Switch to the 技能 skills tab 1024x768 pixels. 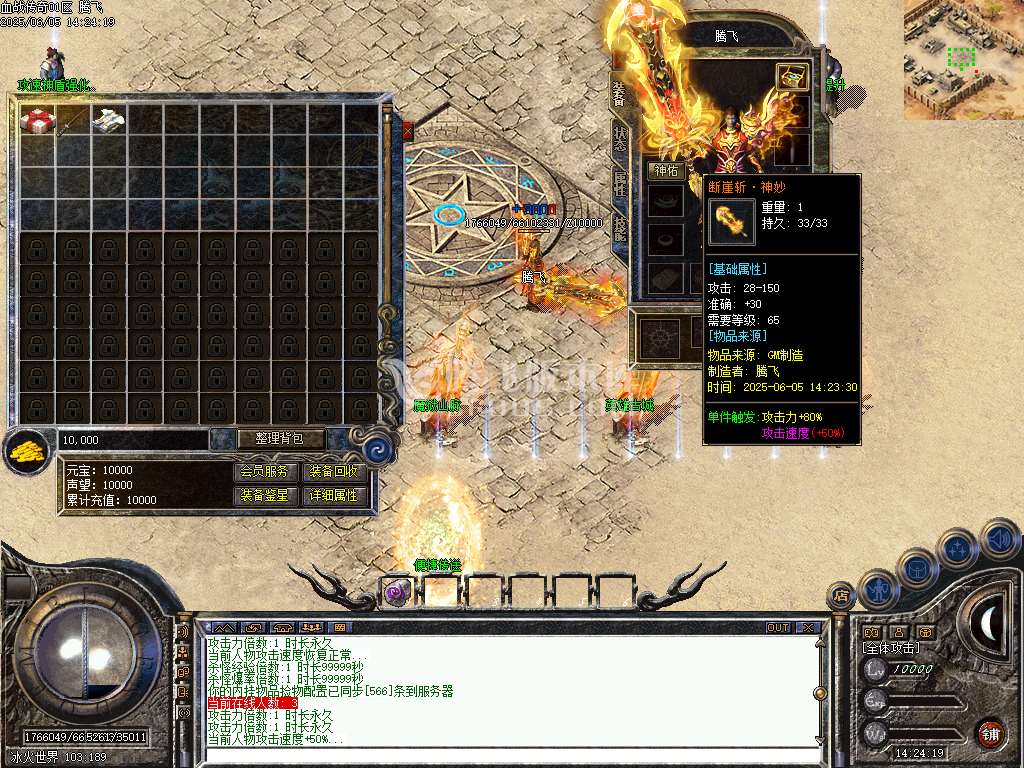click(620, 226)
